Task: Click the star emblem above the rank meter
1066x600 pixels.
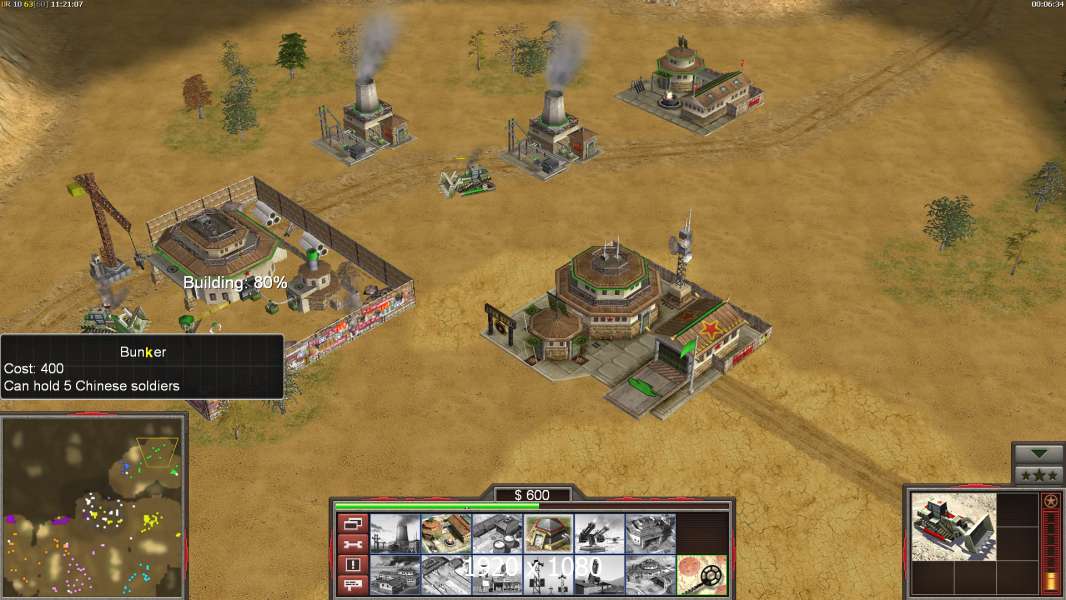Action: coord(1050,501)
